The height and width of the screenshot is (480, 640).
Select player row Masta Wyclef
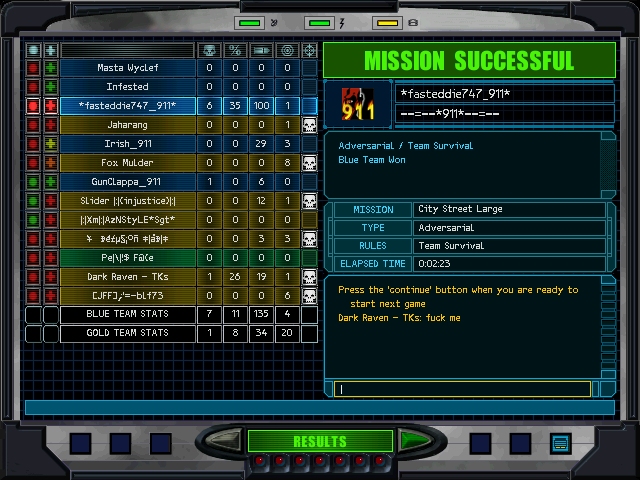tap(127, 68)
